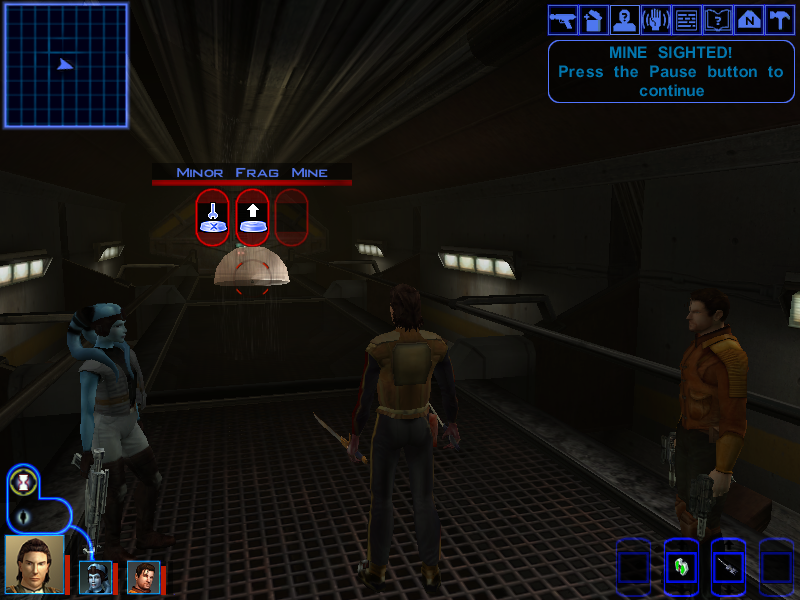Switch to the orange-jacket party member portrait
The height and width of the screenshot is (600, 800).
click(x=143, y=577)
